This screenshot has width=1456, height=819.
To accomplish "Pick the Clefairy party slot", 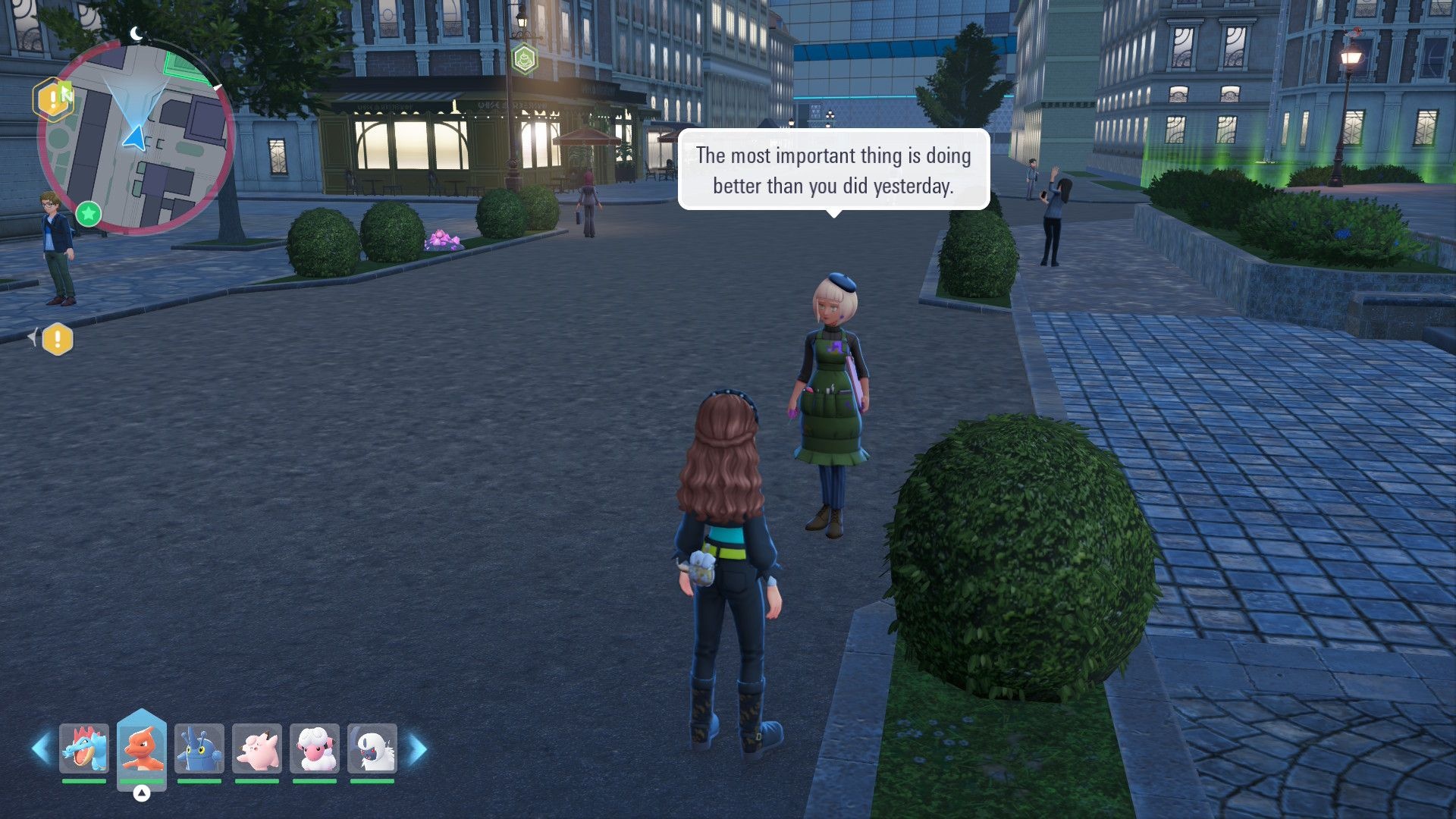I will pos(257,748).
